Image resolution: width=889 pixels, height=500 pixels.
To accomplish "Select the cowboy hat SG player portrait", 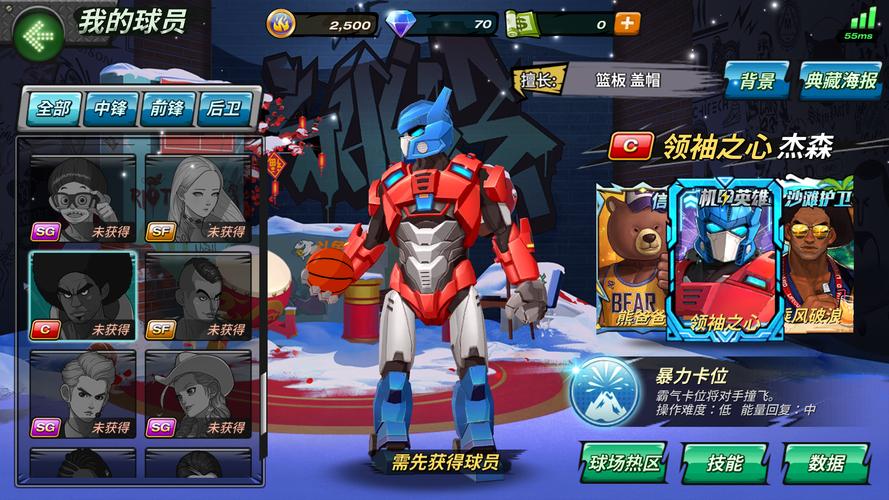I will [198, 394].
